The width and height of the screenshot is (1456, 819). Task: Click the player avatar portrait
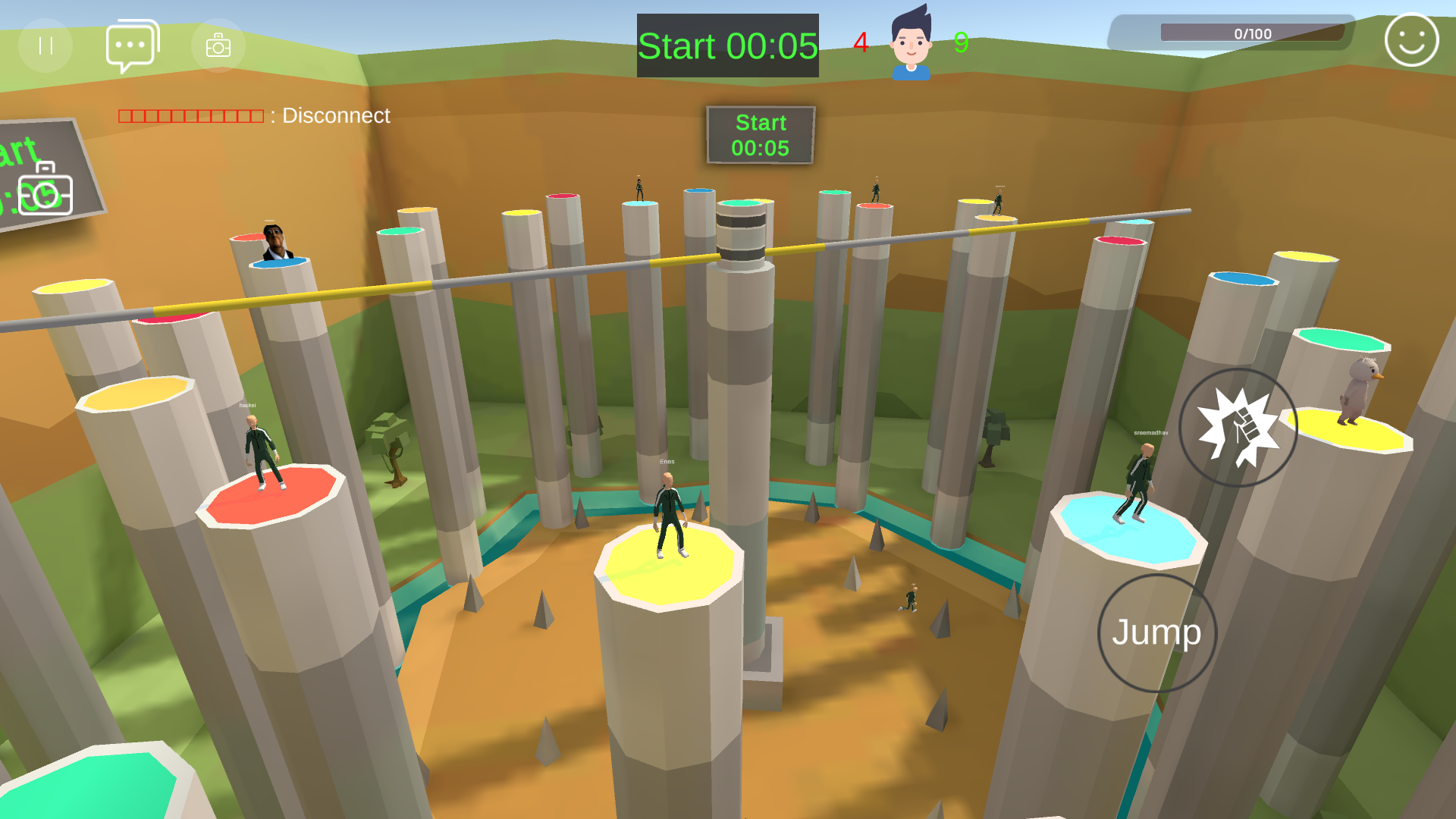click(x=911, y=44)
